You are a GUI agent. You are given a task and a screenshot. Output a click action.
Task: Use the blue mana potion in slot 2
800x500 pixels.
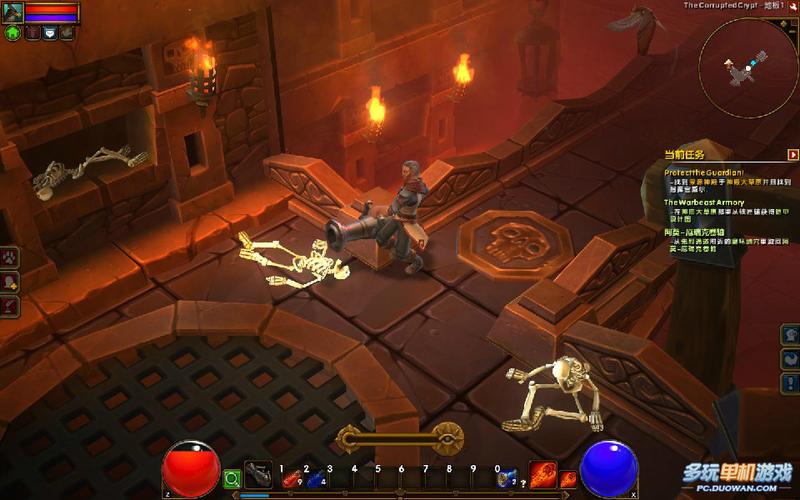click(314, 478)
